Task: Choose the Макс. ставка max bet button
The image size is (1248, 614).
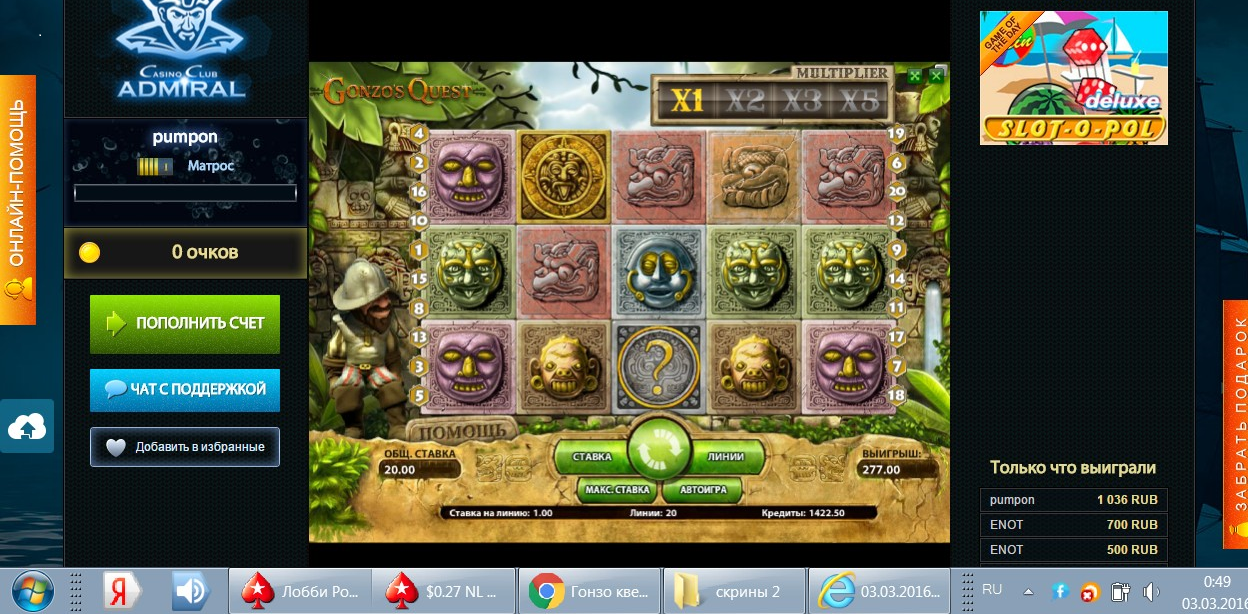Action: pyautogui.click(x=617, y=491)
